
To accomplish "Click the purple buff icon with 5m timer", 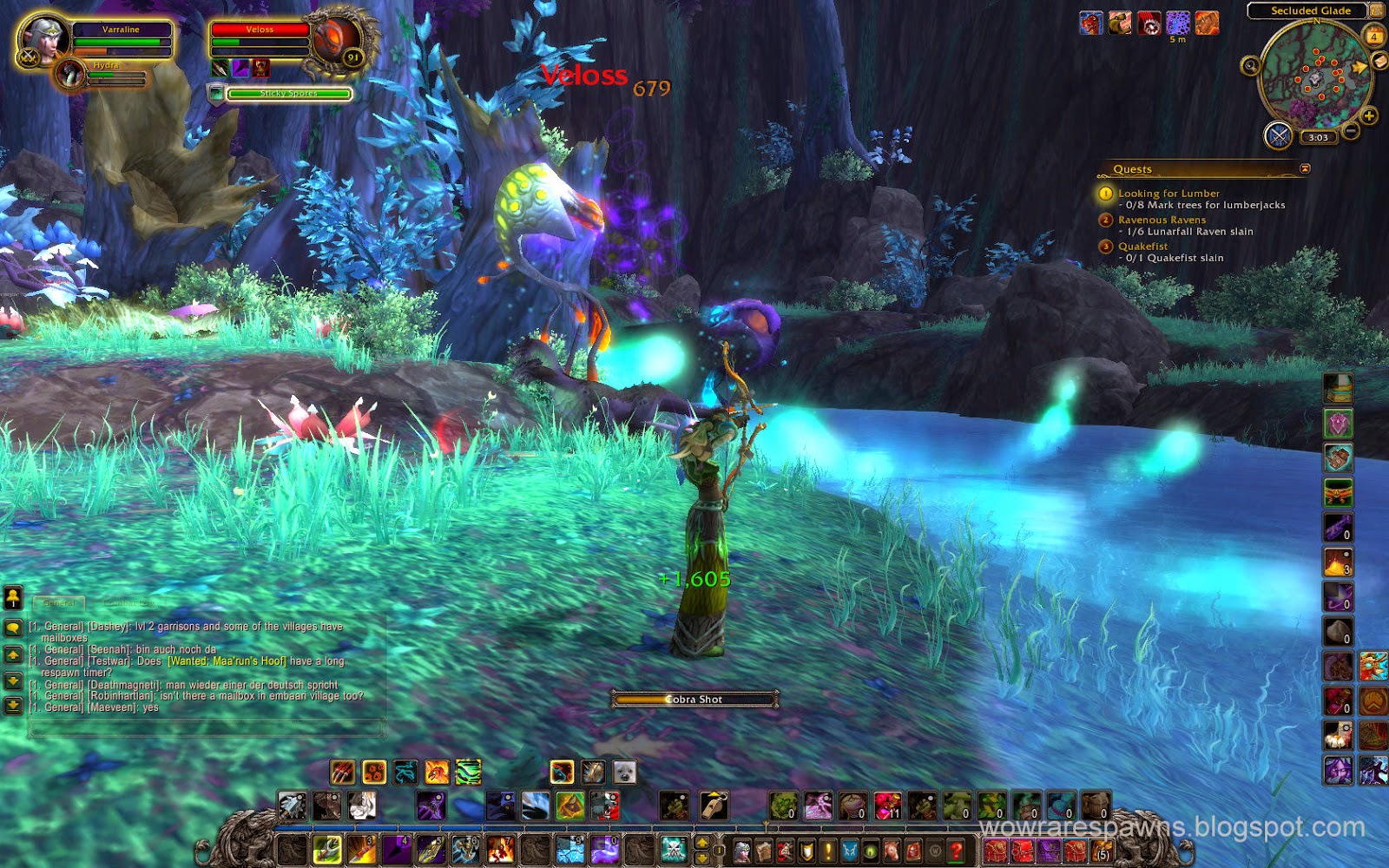I will pyautogui.click(x=1178, y=23).
